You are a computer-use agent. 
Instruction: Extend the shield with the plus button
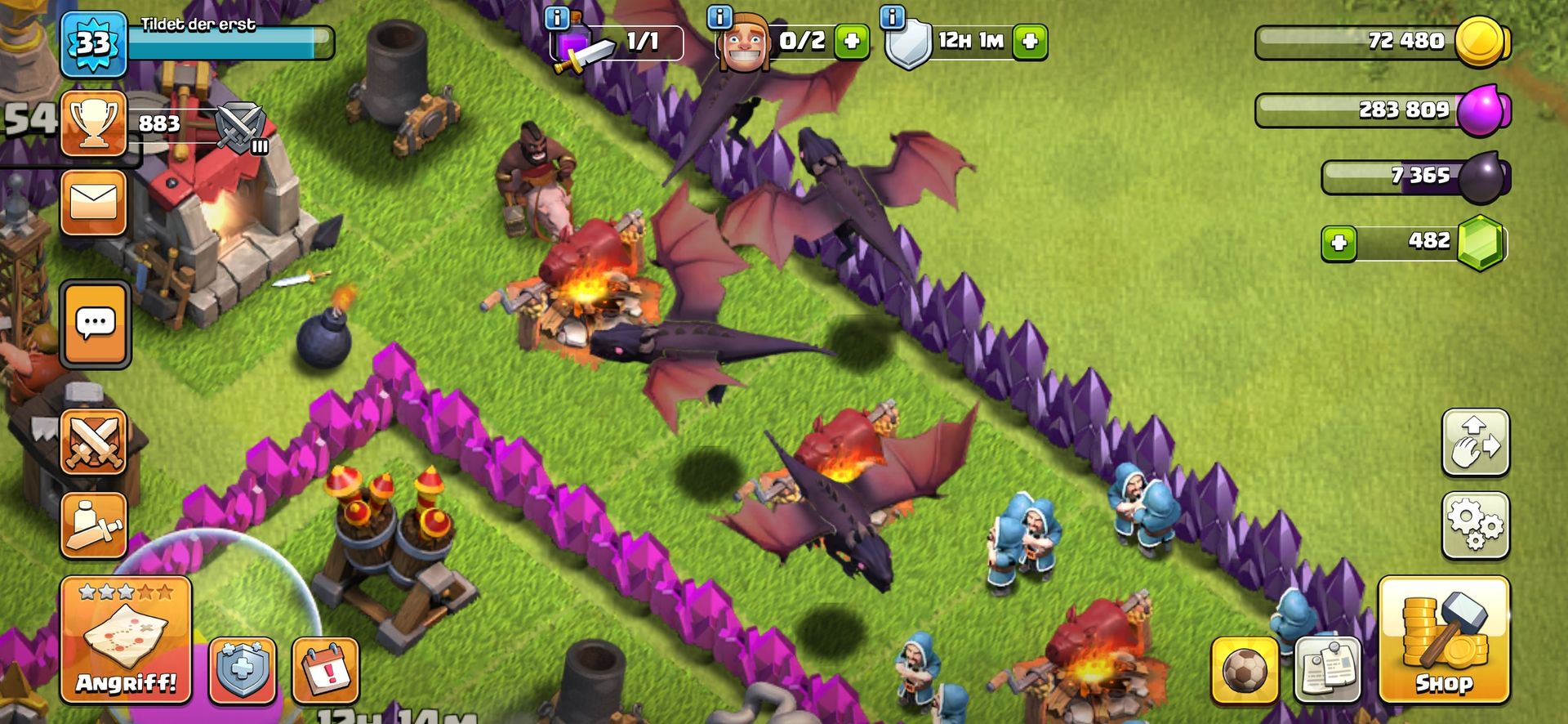tap(1030, 41)
